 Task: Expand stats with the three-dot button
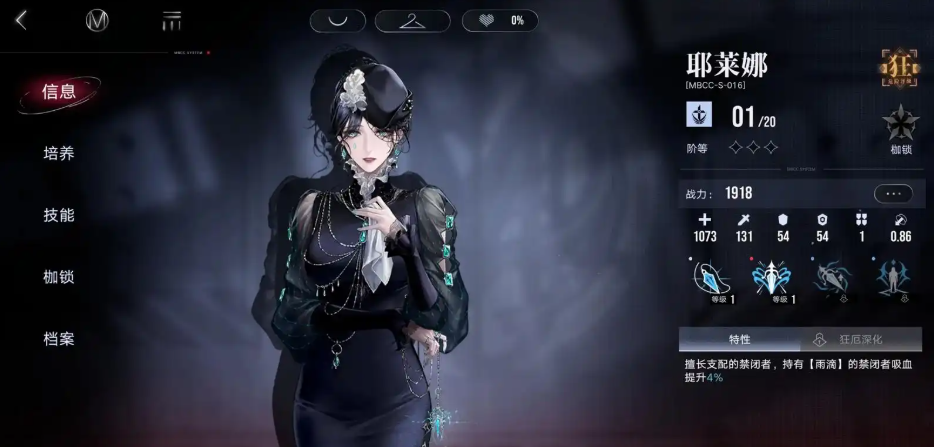(892, 194)
